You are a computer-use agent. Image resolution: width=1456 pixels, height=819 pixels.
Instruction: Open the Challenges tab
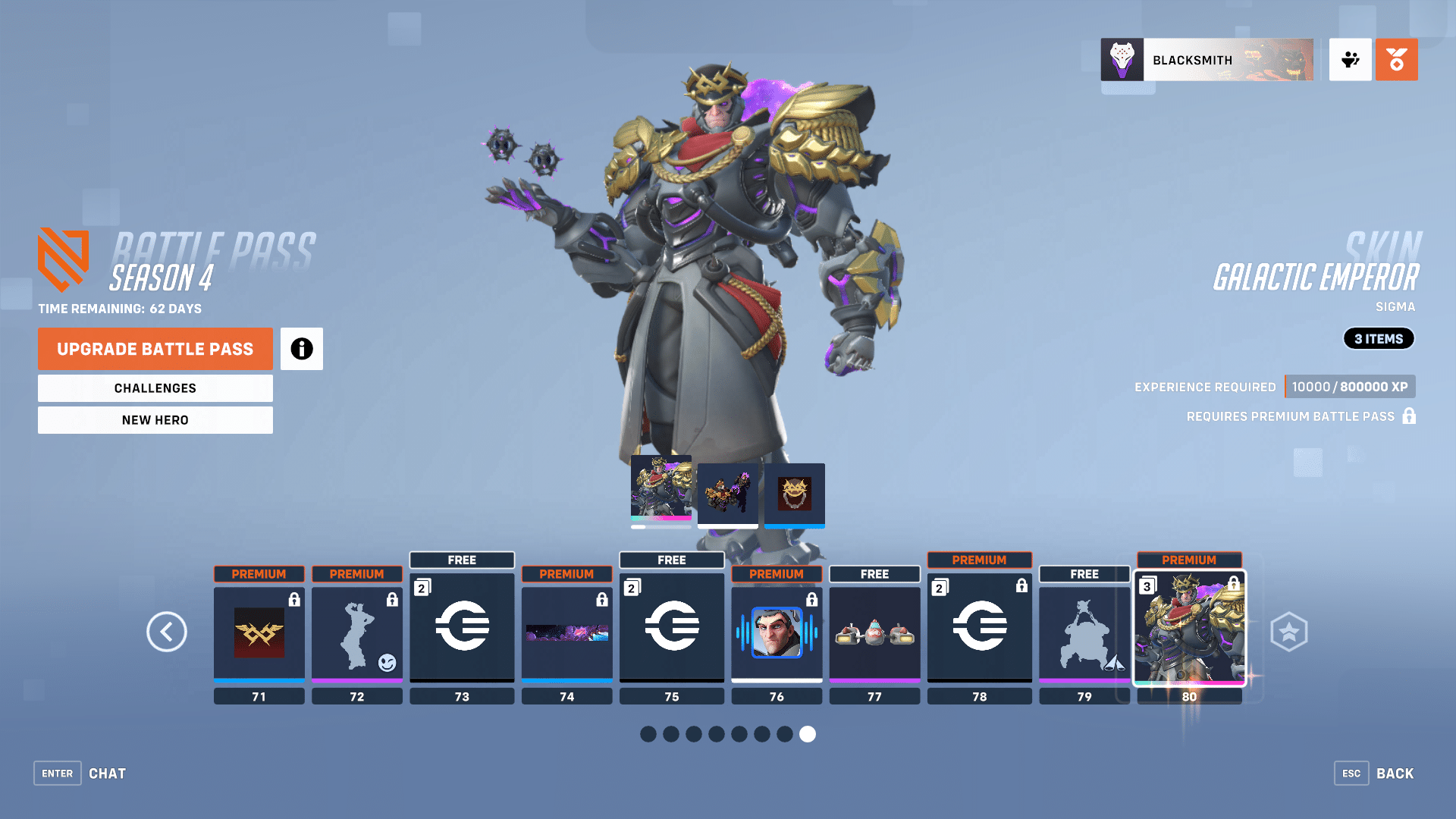(x=155, y=388)
